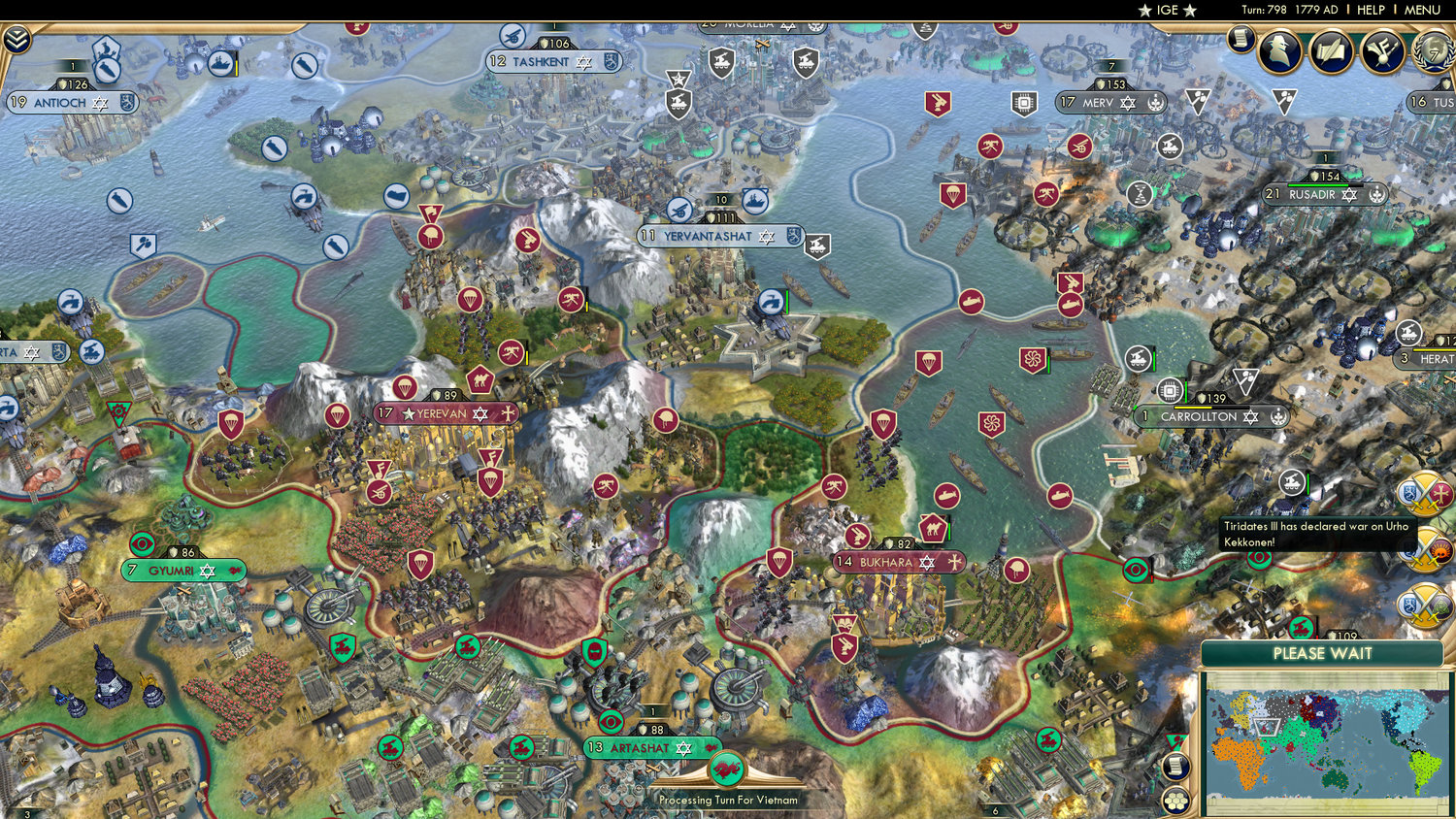The width and height of the screenshot is (1456, 819).
Task: Toggle Strategic View with the hexagon icon
Action: (1175, 800)
